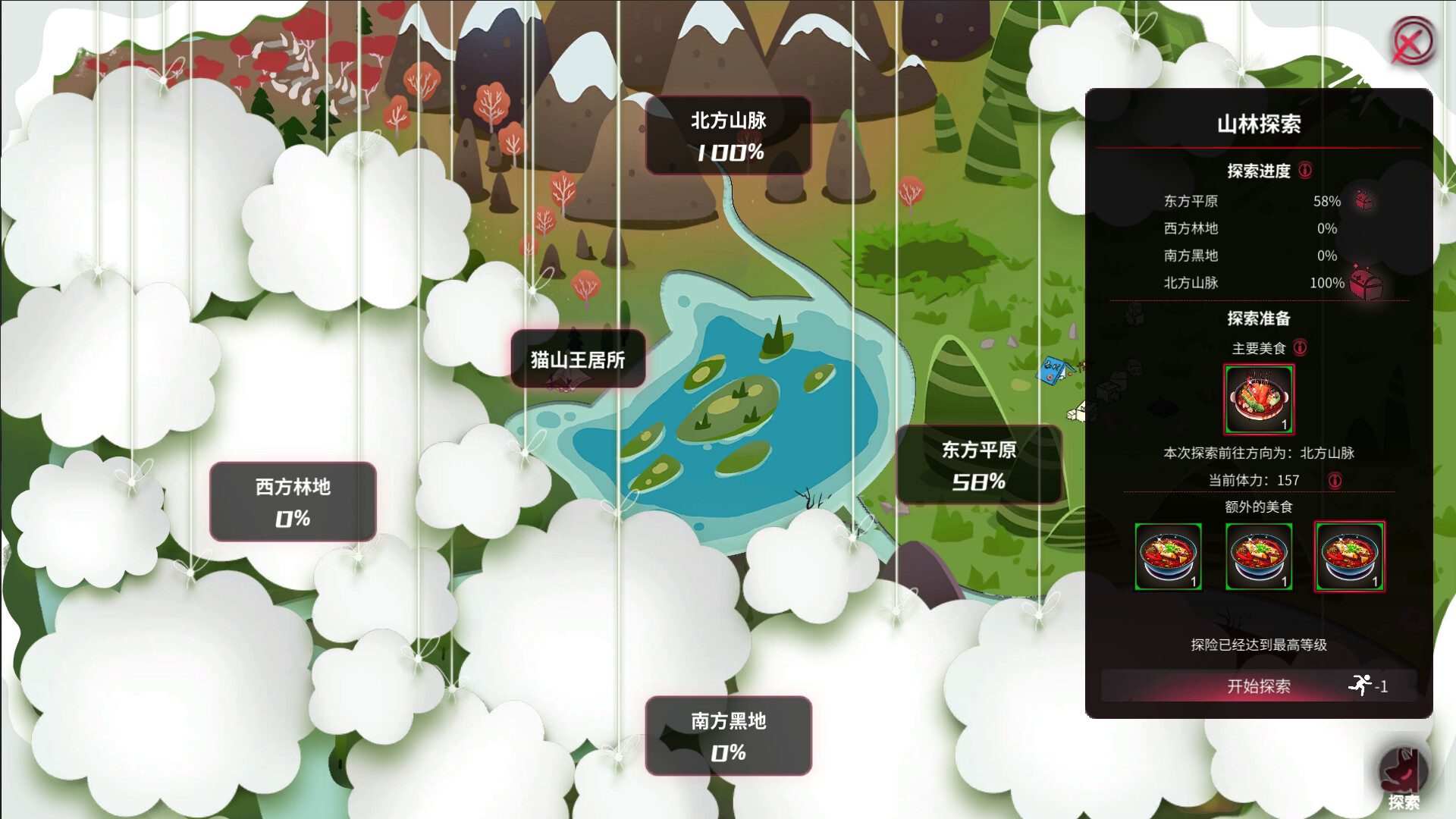
Task: Select the main food hotpot thumbnail
Action: point(1257,399)
